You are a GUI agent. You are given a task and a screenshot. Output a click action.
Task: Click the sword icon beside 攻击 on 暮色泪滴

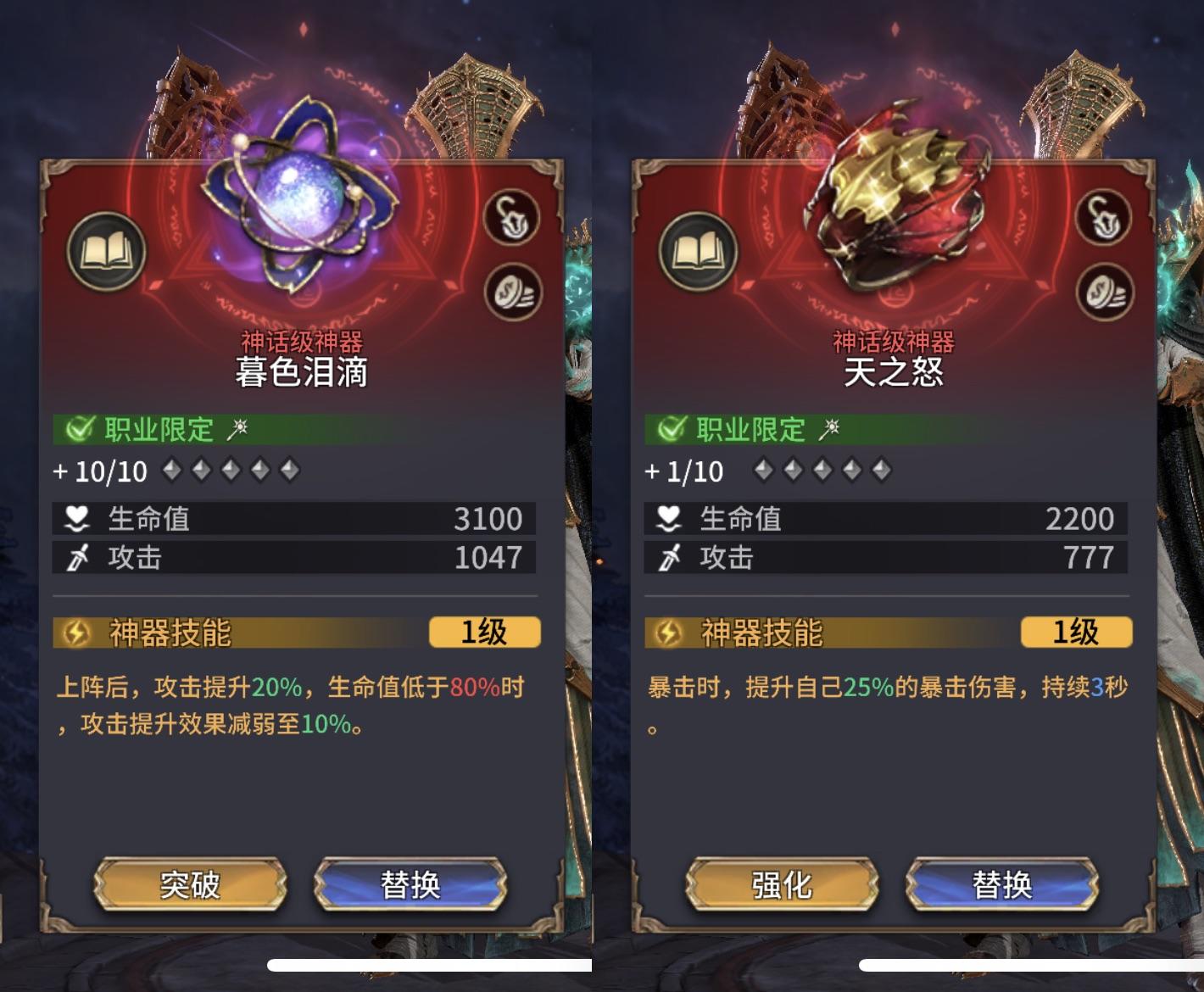(x=77, y=557)
